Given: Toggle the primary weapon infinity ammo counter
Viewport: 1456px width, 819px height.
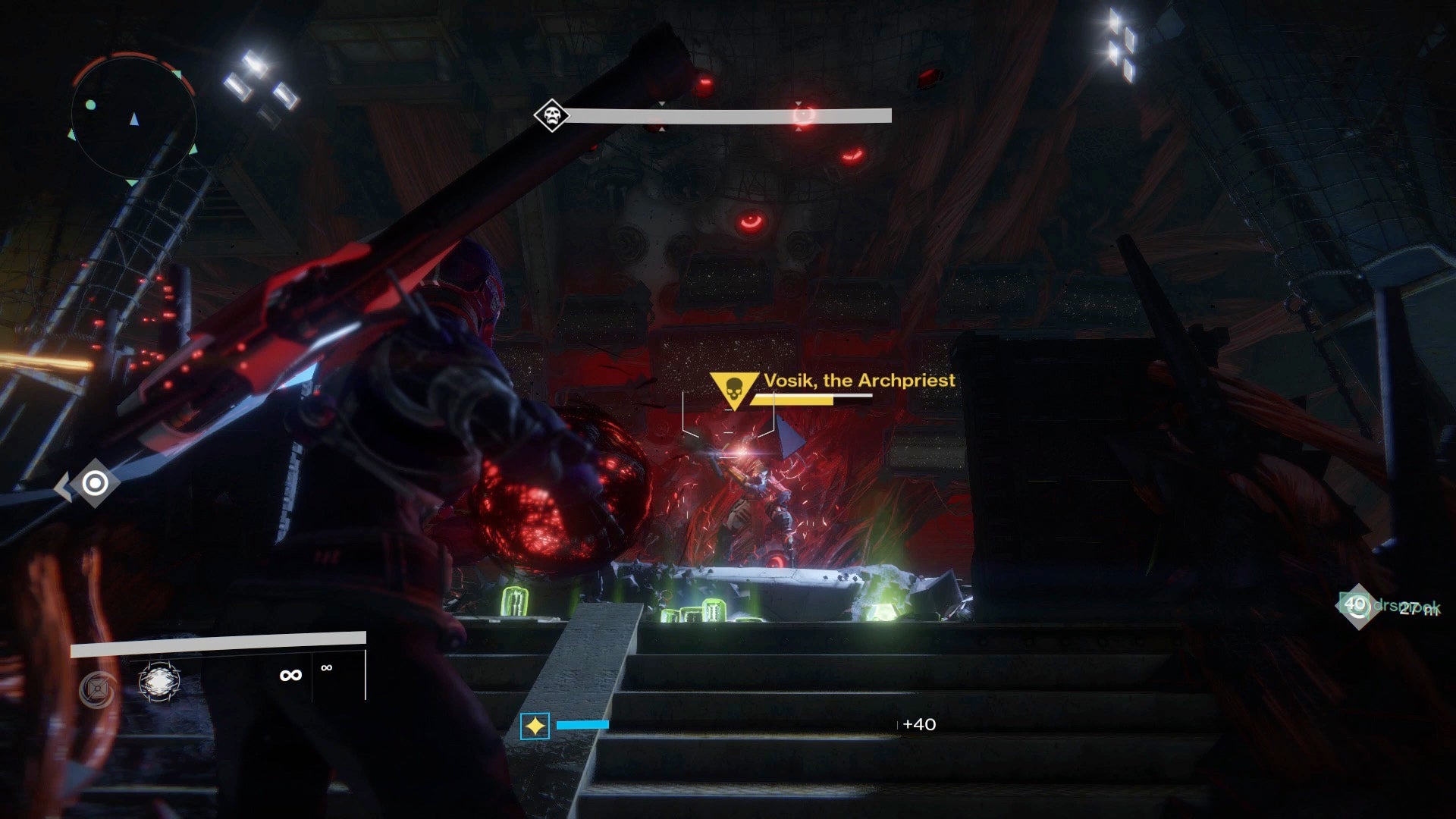Looking at the screenshot, I should coord(290,674).
